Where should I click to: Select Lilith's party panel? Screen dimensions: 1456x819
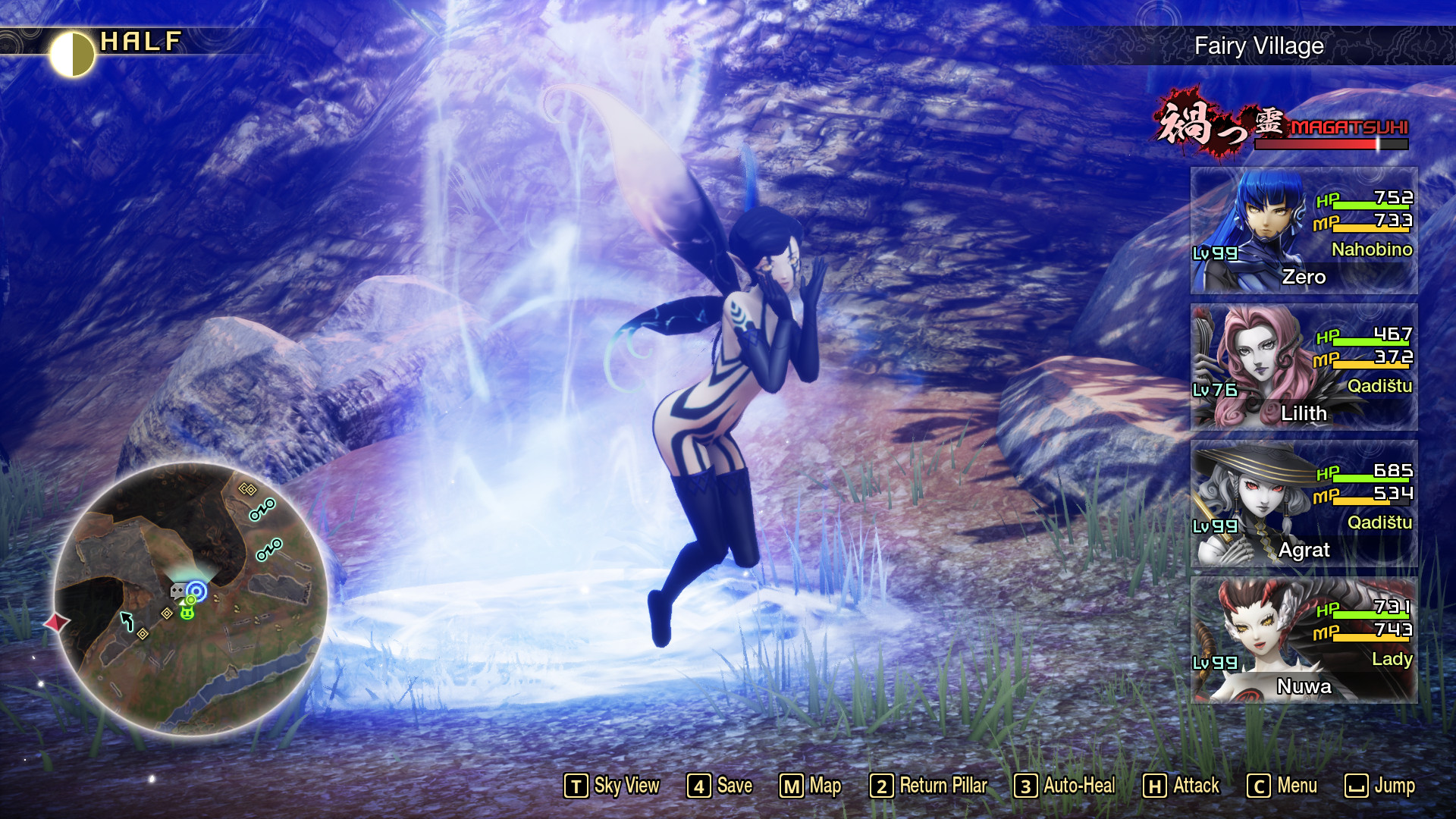pos(1304,366)
